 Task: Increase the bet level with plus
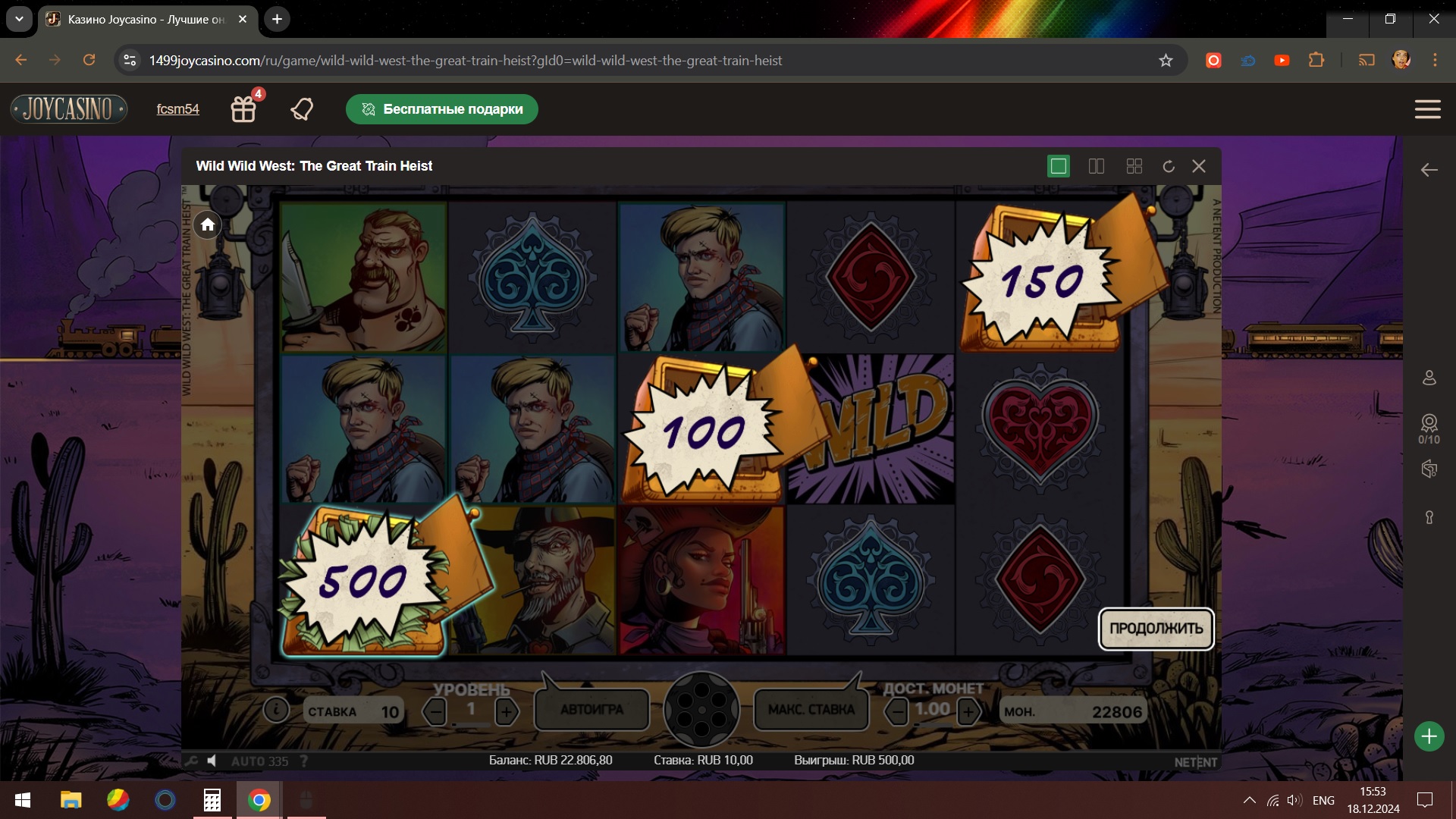[x=507, y=711]
